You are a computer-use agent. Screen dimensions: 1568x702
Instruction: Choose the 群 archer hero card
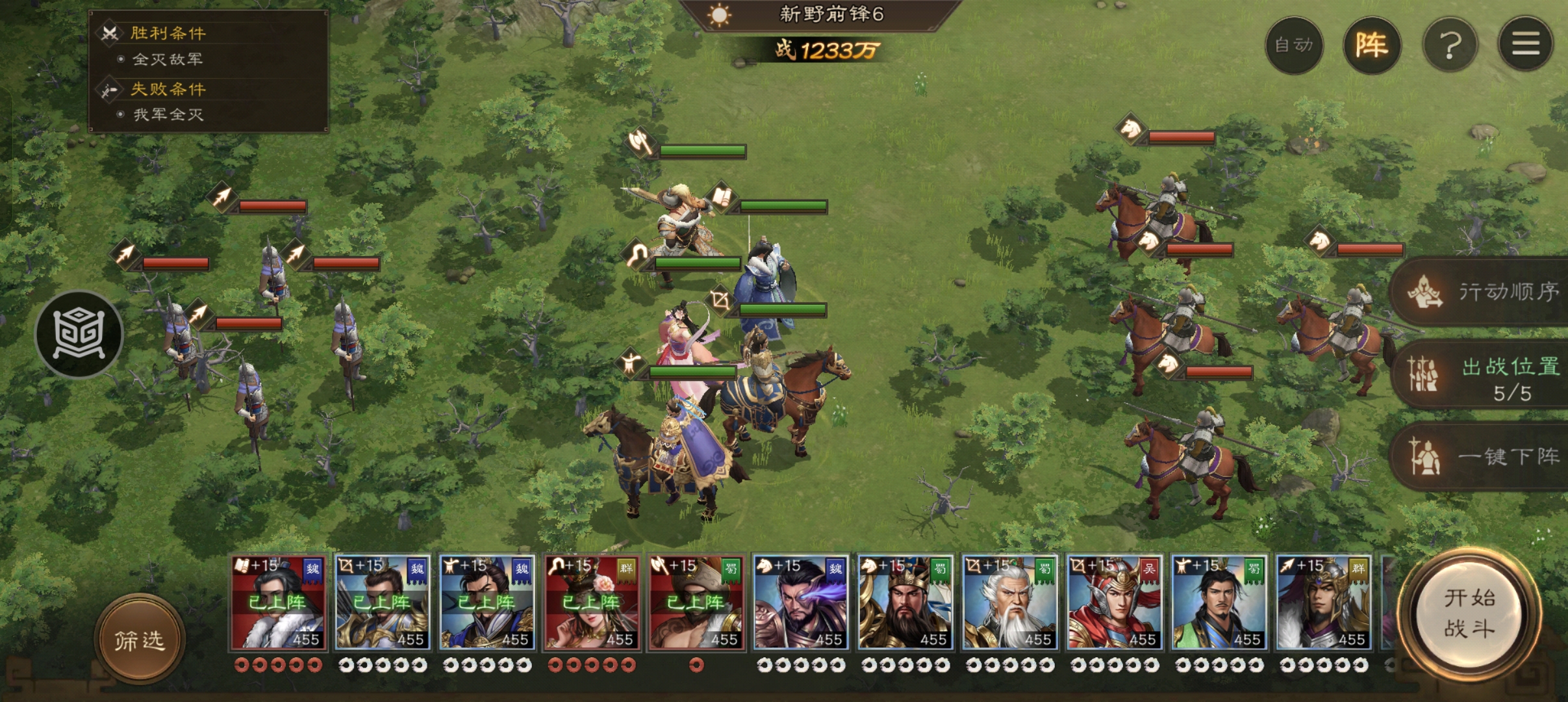pyautogui.click(x=1323, y=603)
